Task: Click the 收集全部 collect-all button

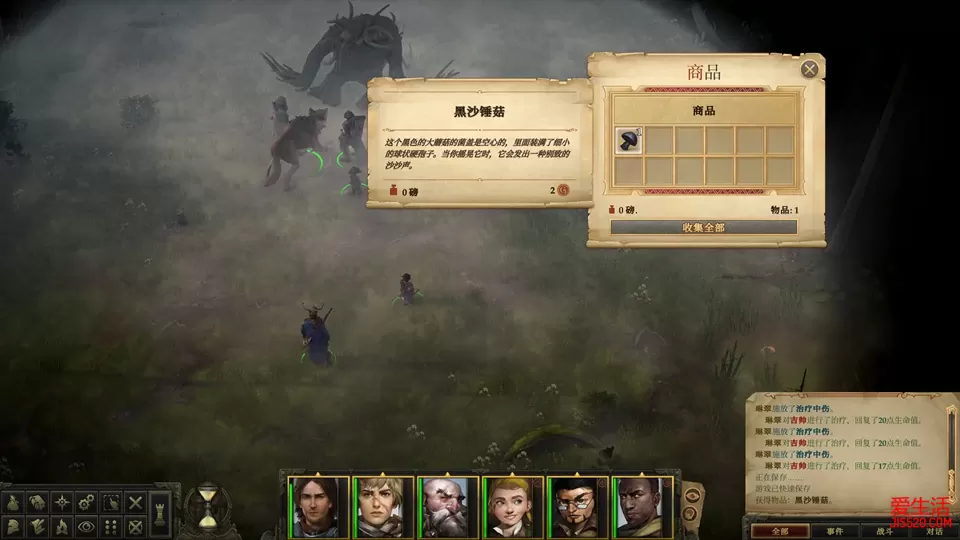Action: [703, 227]
